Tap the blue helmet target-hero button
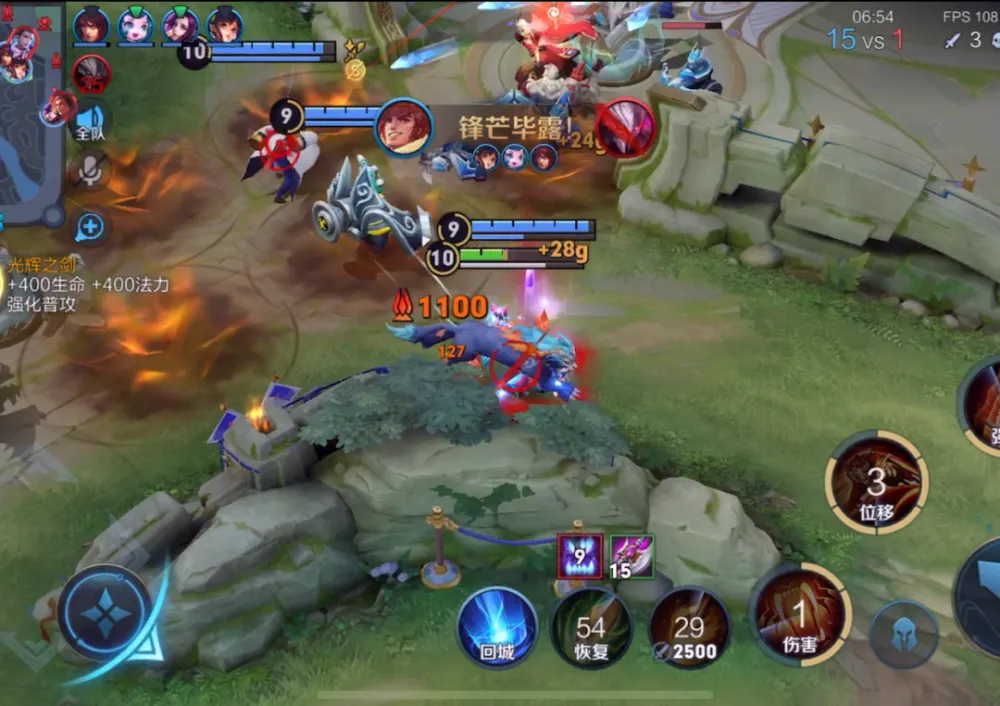The height and width of the screenshot is (706, 1000). click(903, 635)
